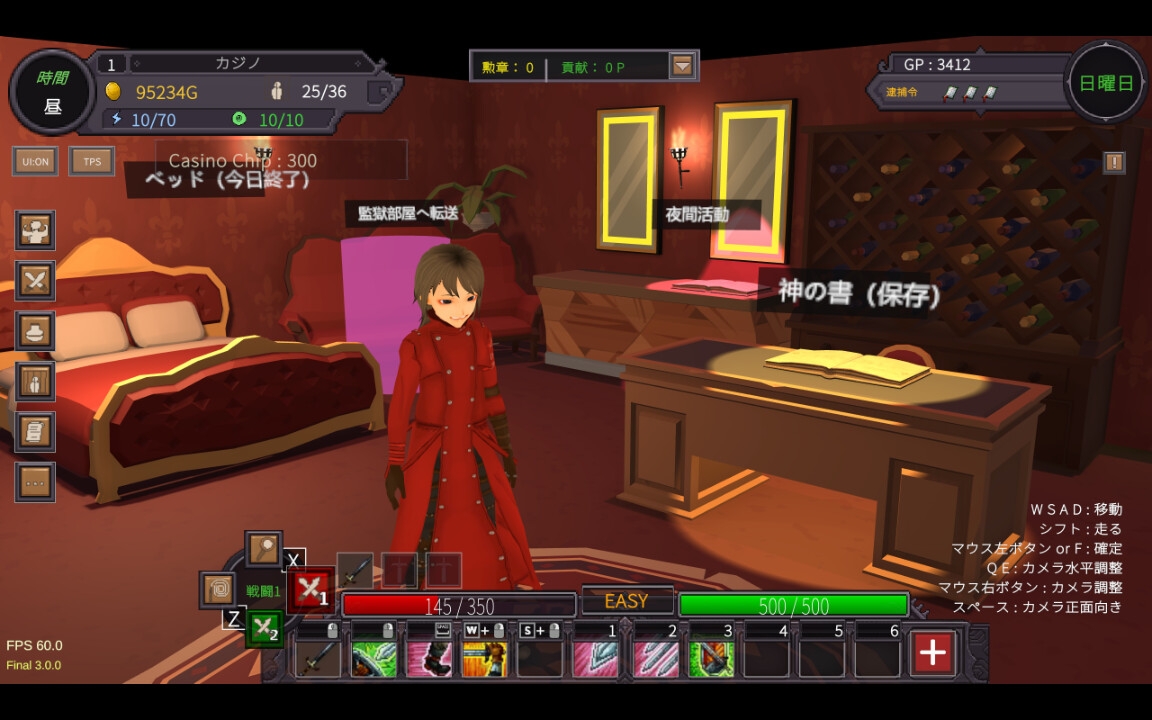Open the pot item inventory icon
The width and height of the screenshot is (1152, 720).
36,331
